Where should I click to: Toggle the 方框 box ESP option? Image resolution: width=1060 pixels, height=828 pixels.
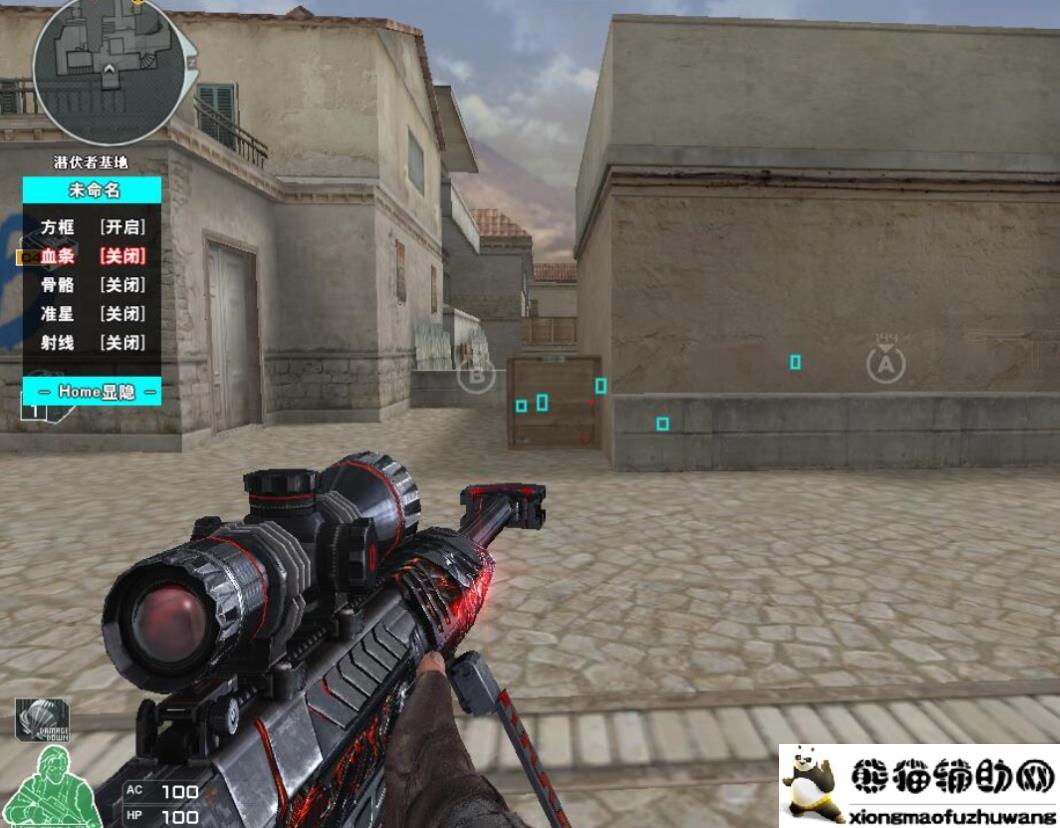[93, 227]
